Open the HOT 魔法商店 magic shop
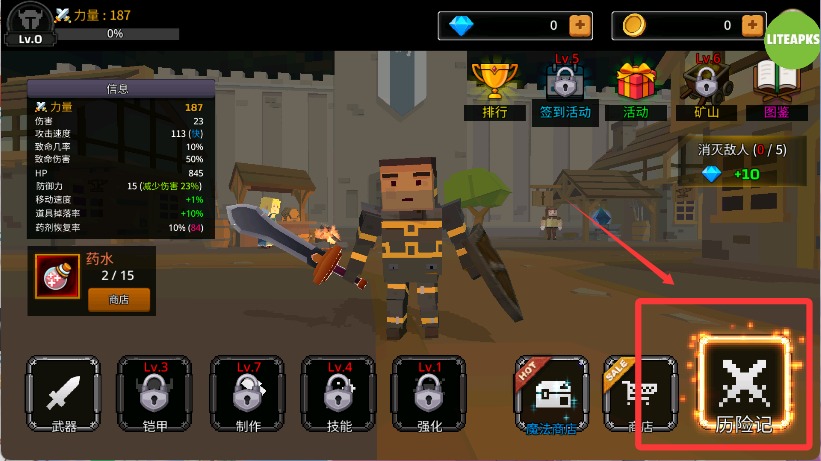 click(551, 394)
